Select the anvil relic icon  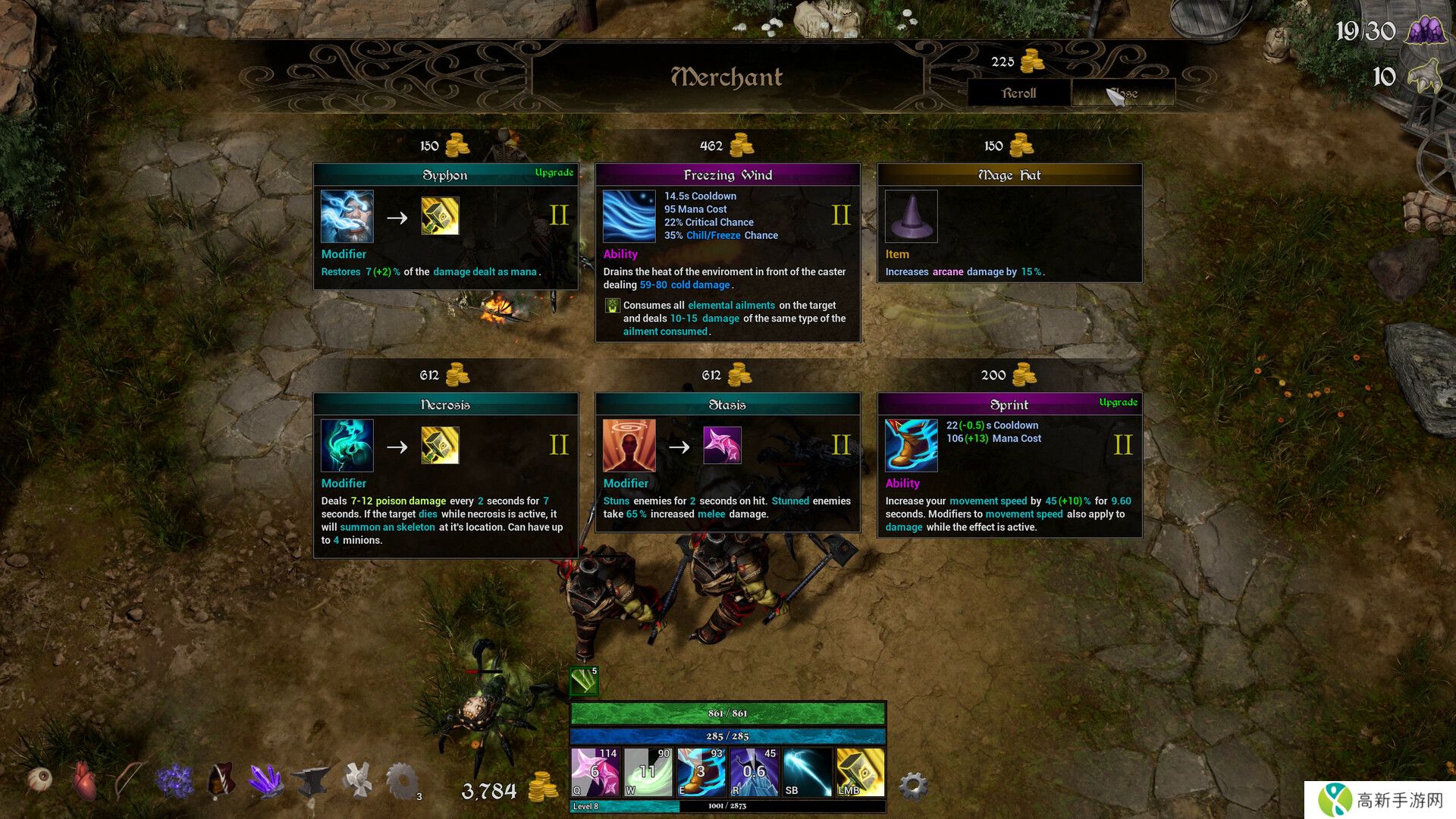pyautogui.click(x=311, y=780)
